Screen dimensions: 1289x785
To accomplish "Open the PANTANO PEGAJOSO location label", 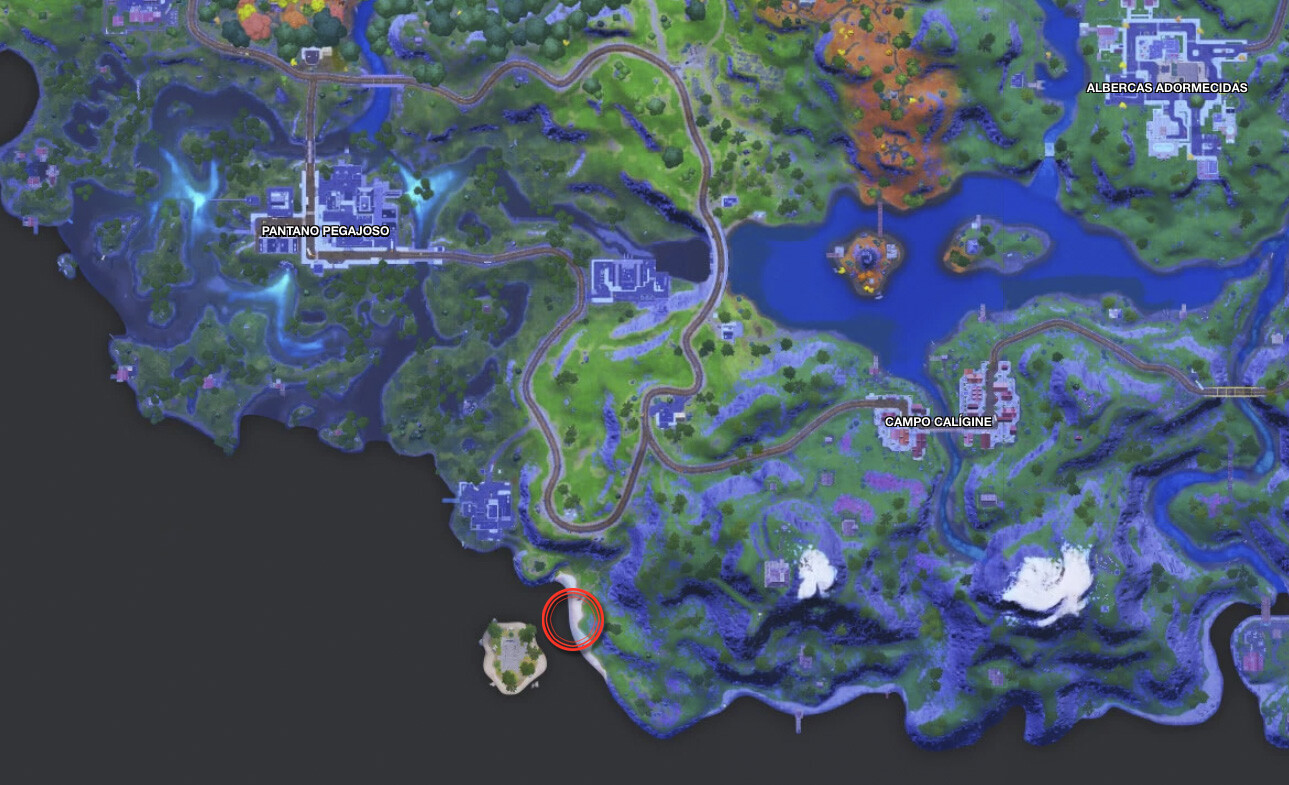I will click(325, 229).
